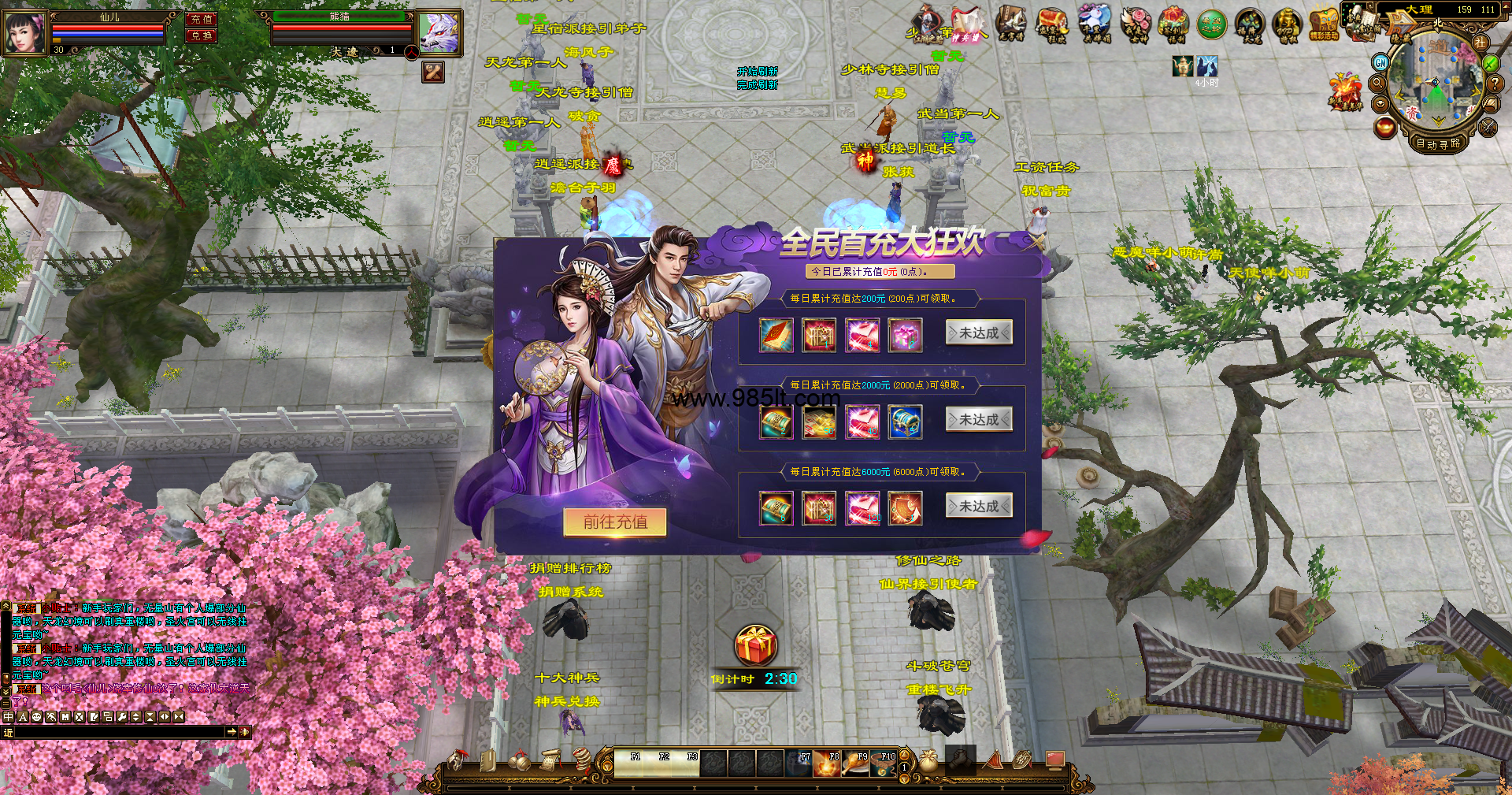Toggle the green sword combat icon on minimap

(x=1489, y=63)
